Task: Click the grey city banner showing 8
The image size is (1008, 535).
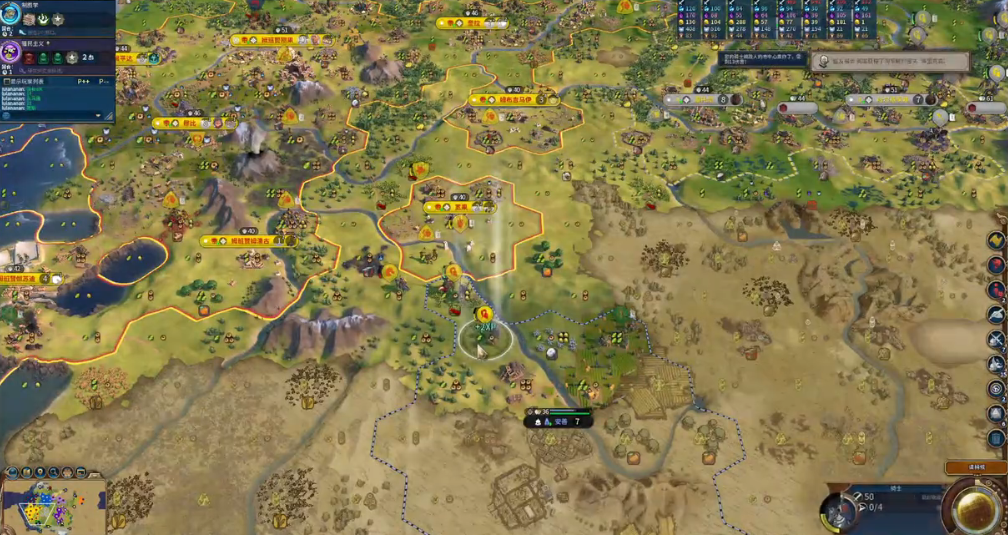Action: pos(702,100)
